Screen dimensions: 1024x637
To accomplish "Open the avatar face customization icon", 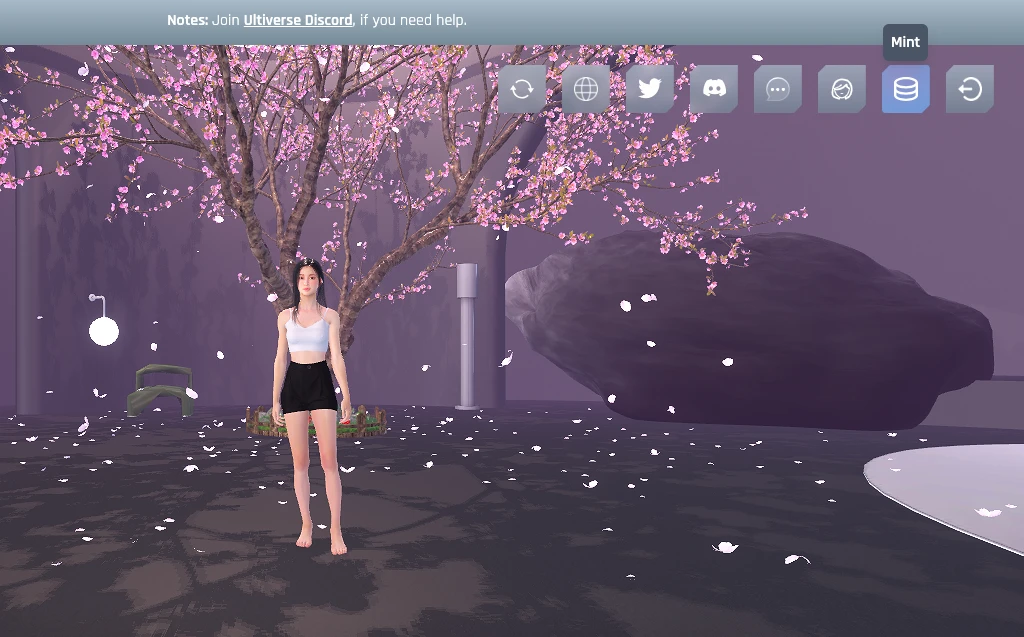I will pos(842,90).
